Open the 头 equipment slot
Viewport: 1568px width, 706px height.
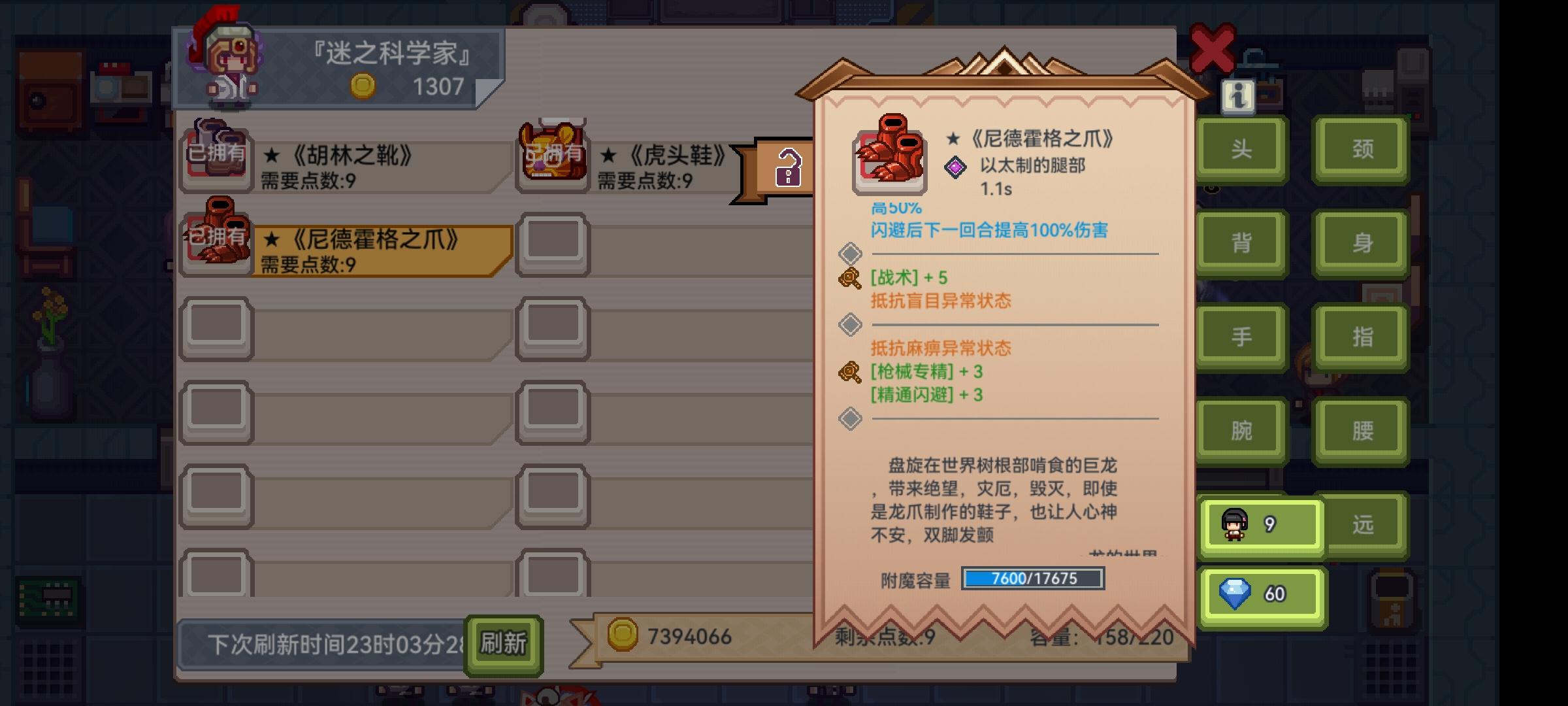(1240, 148)
